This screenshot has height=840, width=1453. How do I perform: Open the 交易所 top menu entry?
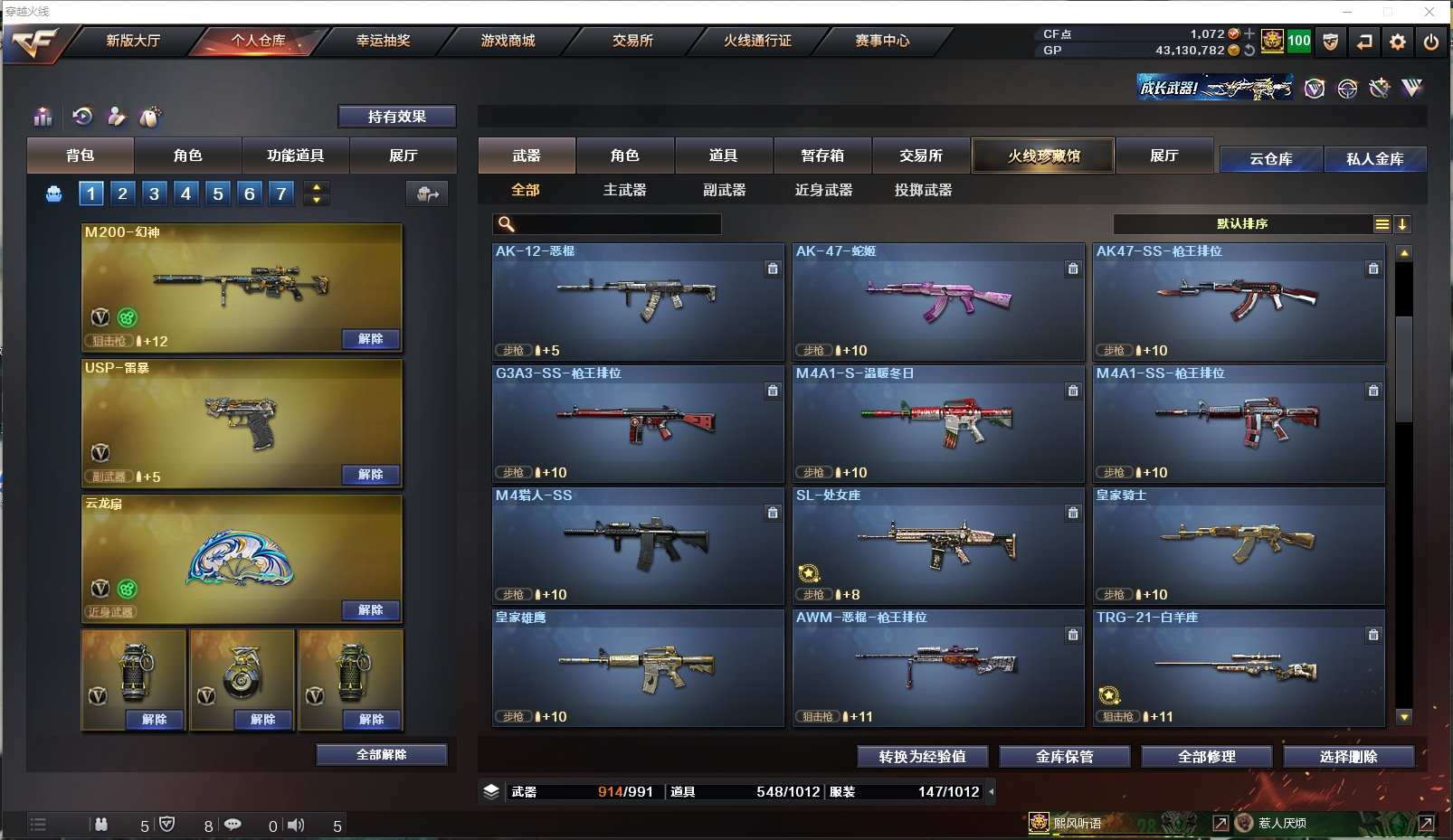(632, 41)
